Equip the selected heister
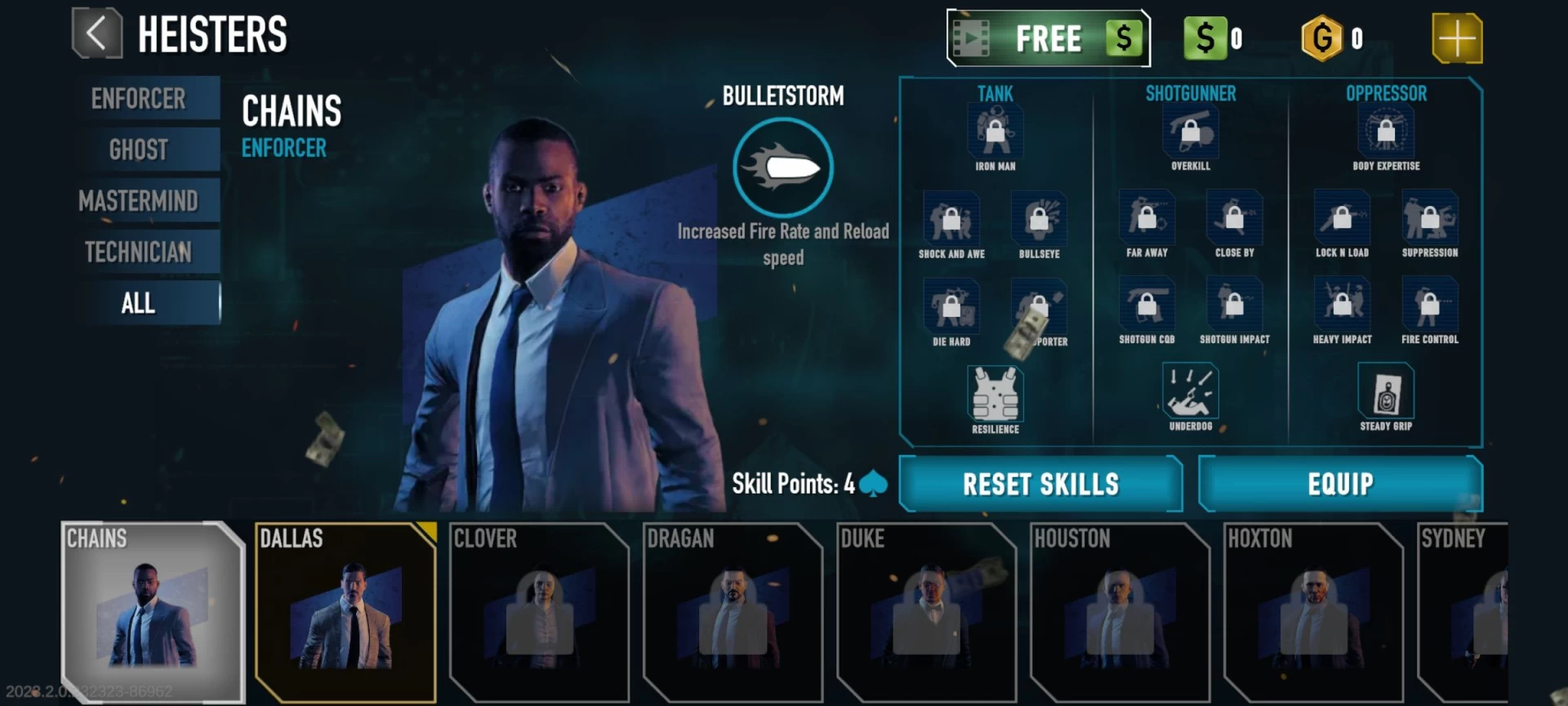1568x706 pixels. [1340, 484]
